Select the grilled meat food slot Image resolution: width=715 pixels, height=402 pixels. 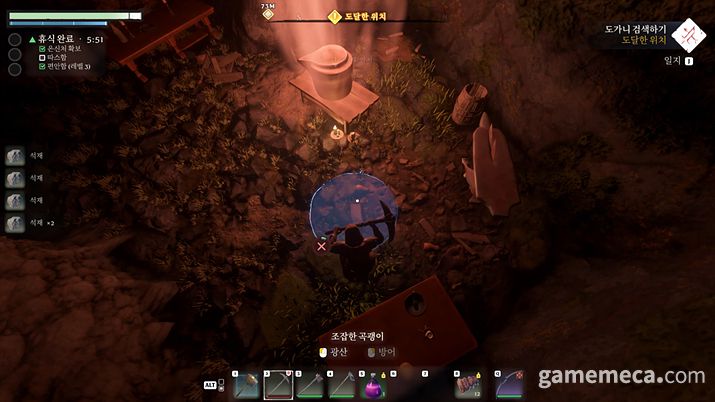pyautogui.click(x=467, y=384)
